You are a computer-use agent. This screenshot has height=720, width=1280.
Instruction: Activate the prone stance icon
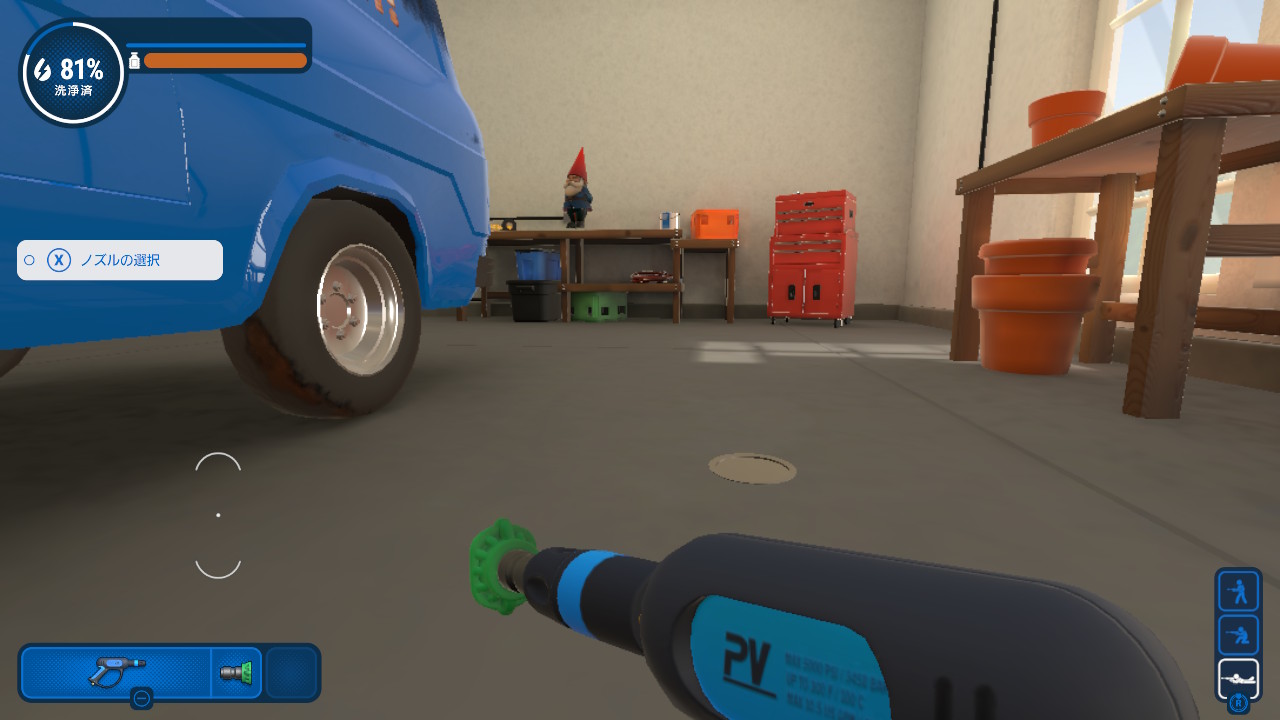(x=1238, y=678)
